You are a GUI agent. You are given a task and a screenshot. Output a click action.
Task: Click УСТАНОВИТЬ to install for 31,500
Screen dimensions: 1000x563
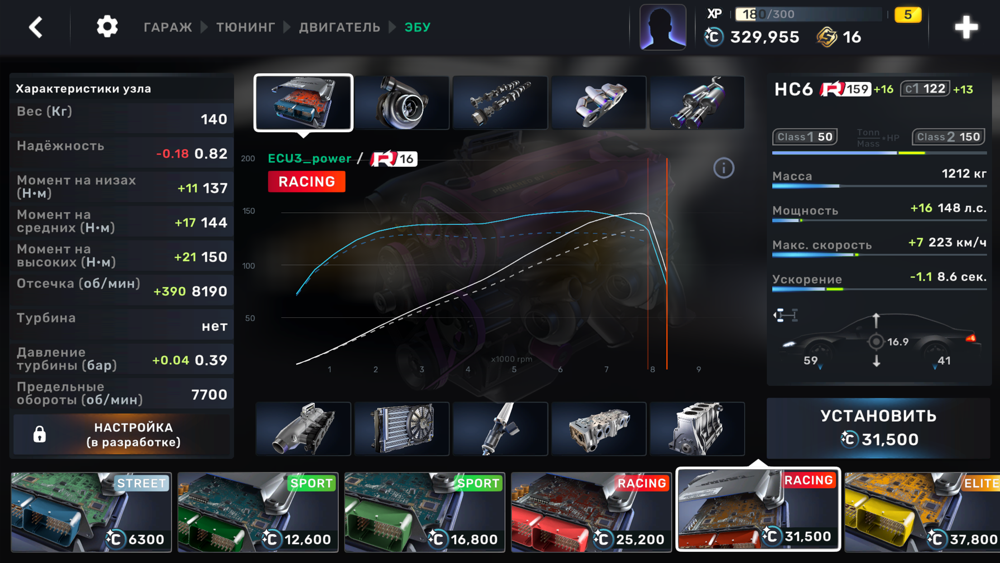878,427
